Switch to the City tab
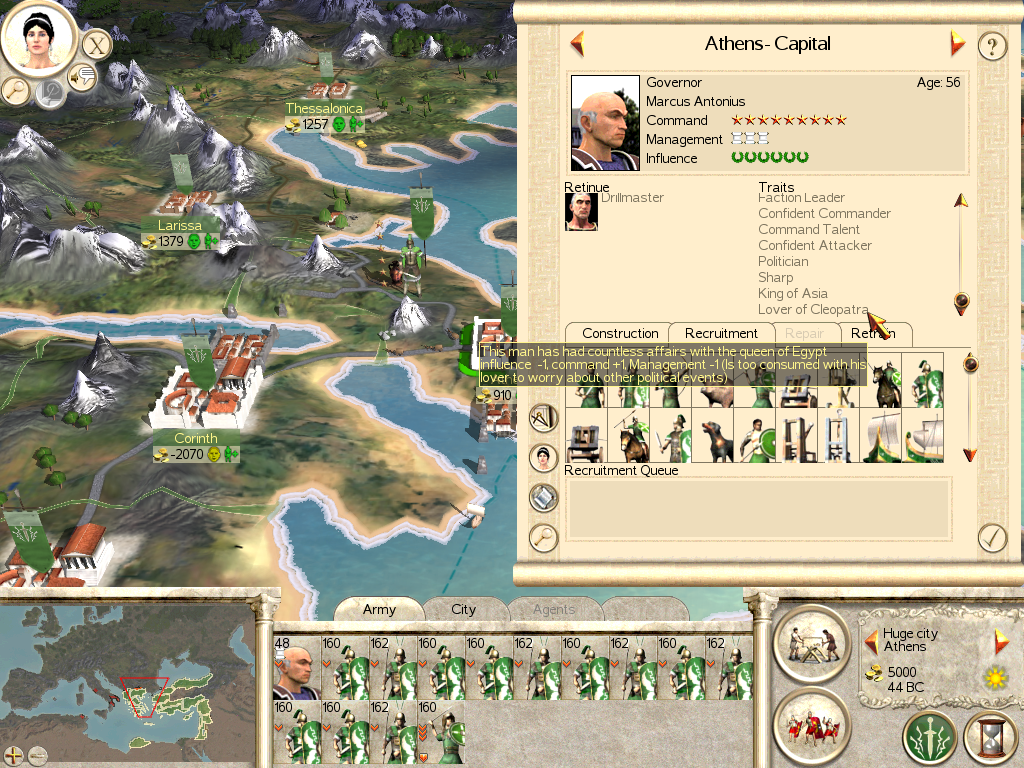Viewport: 1024px width, 768px height. (464, 609)
